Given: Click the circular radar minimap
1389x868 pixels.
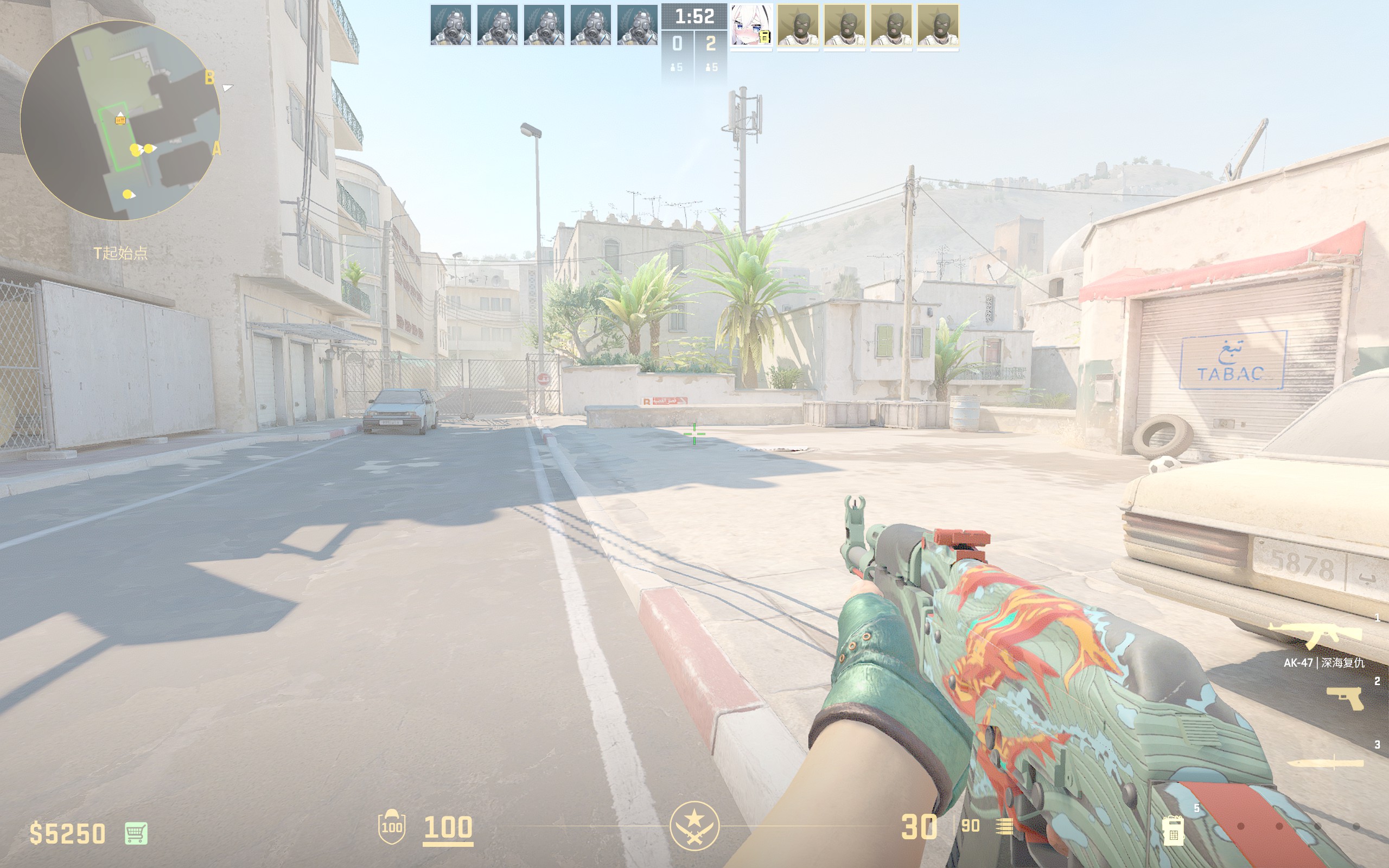Looking at the screenshot, I should (x=120, y=120).
